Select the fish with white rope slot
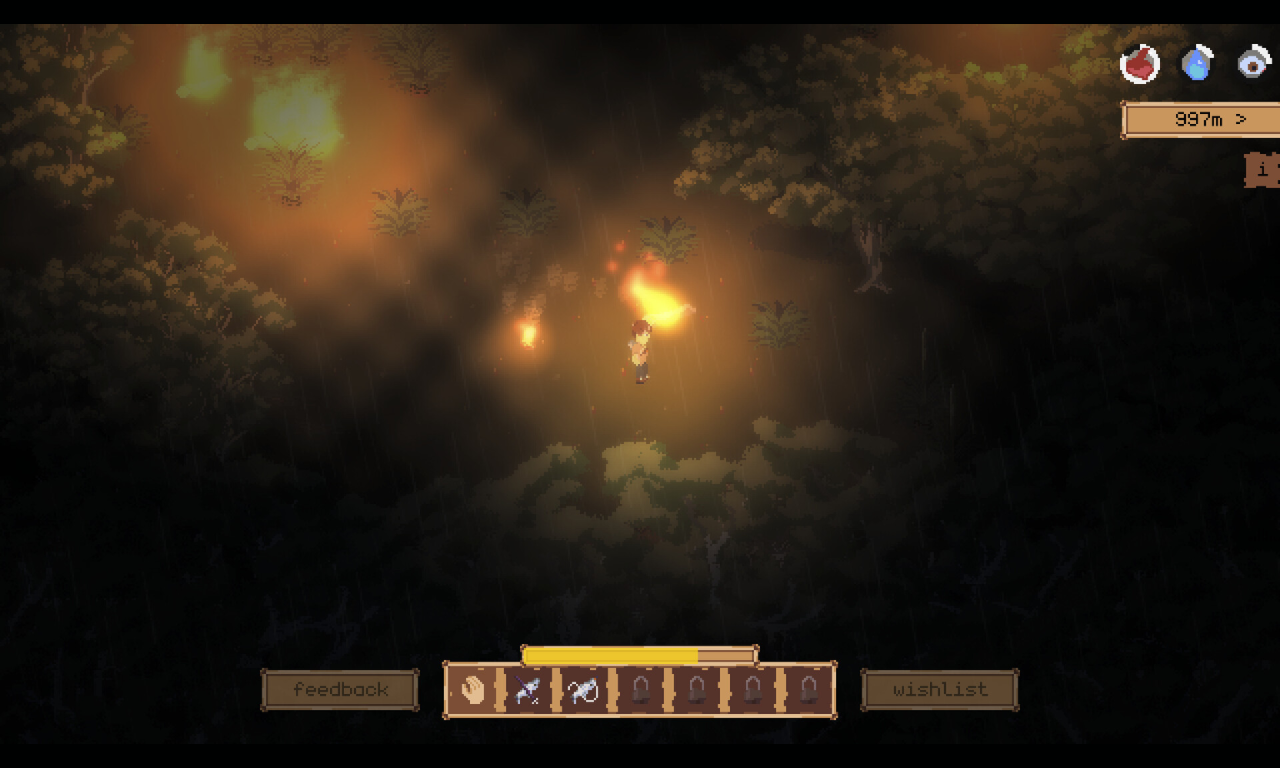The width and height of the screenshot is (1280, 768). 584,690
